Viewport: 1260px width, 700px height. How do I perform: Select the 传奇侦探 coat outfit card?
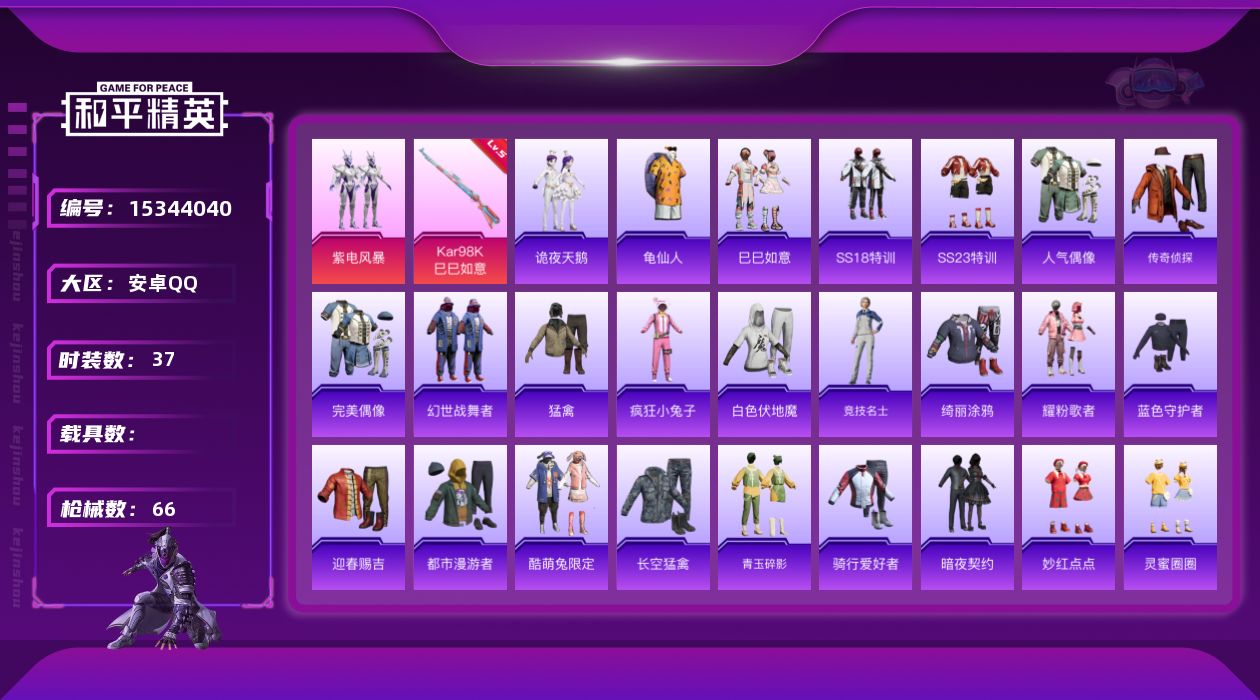tap(1170, 211)
